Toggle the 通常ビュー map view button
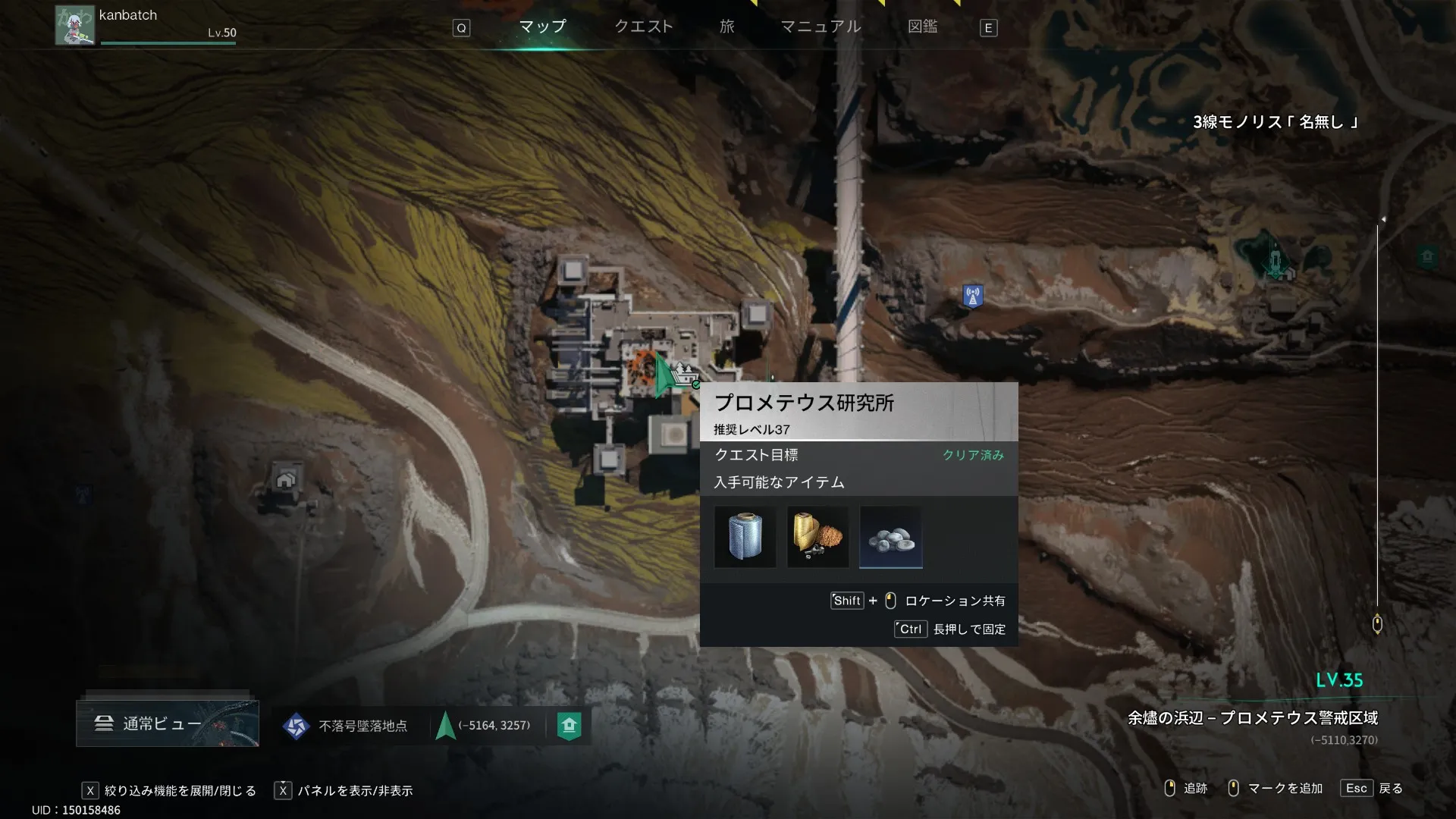Screen dimensions: 1456x819 click(167, 723)
